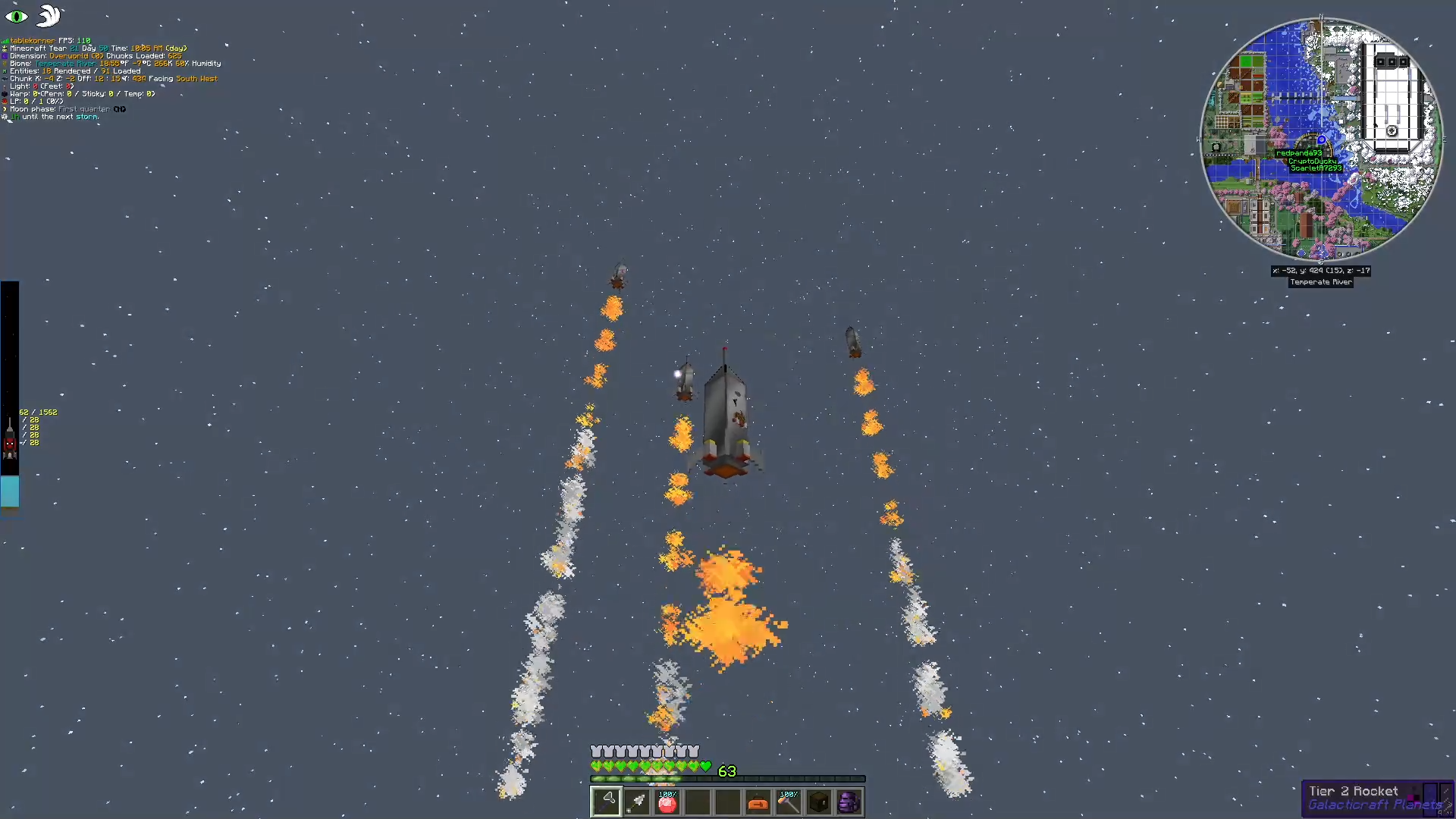The height and width of the screenshot is (819, 1456).
Task: Select the wrench in the first hotbar slot
Action: tap(606, 802)
